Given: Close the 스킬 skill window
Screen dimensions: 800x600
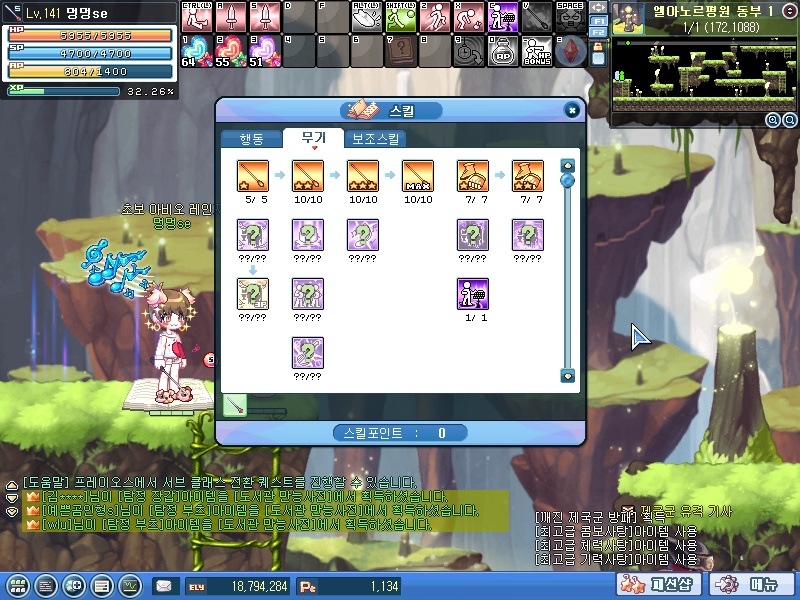Looking at the screenshot, I should pyautogui.click(x=571, y=110).
